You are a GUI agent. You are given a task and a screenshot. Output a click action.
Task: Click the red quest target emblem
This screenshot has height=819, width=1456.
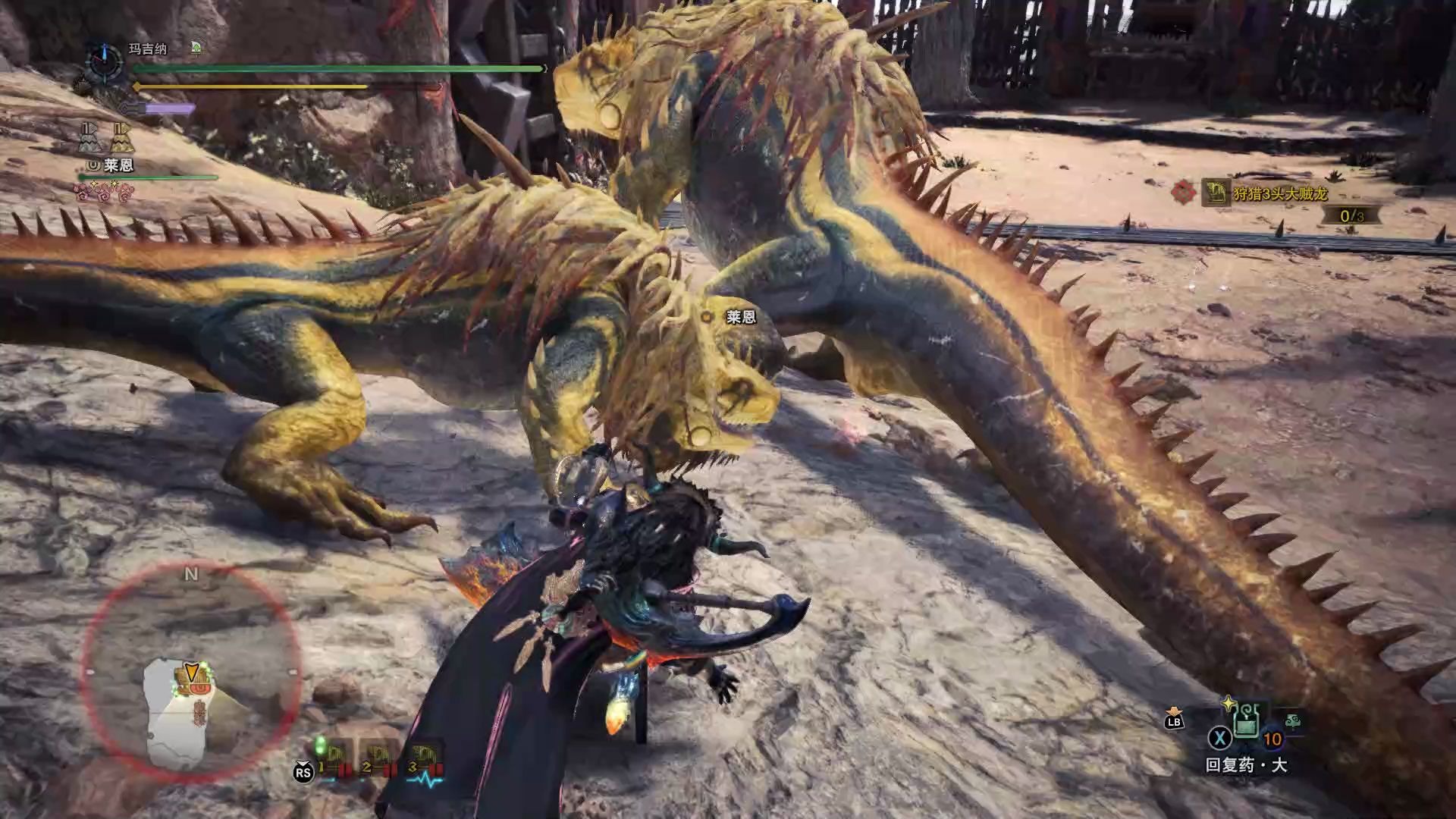tap(1183, 193)
